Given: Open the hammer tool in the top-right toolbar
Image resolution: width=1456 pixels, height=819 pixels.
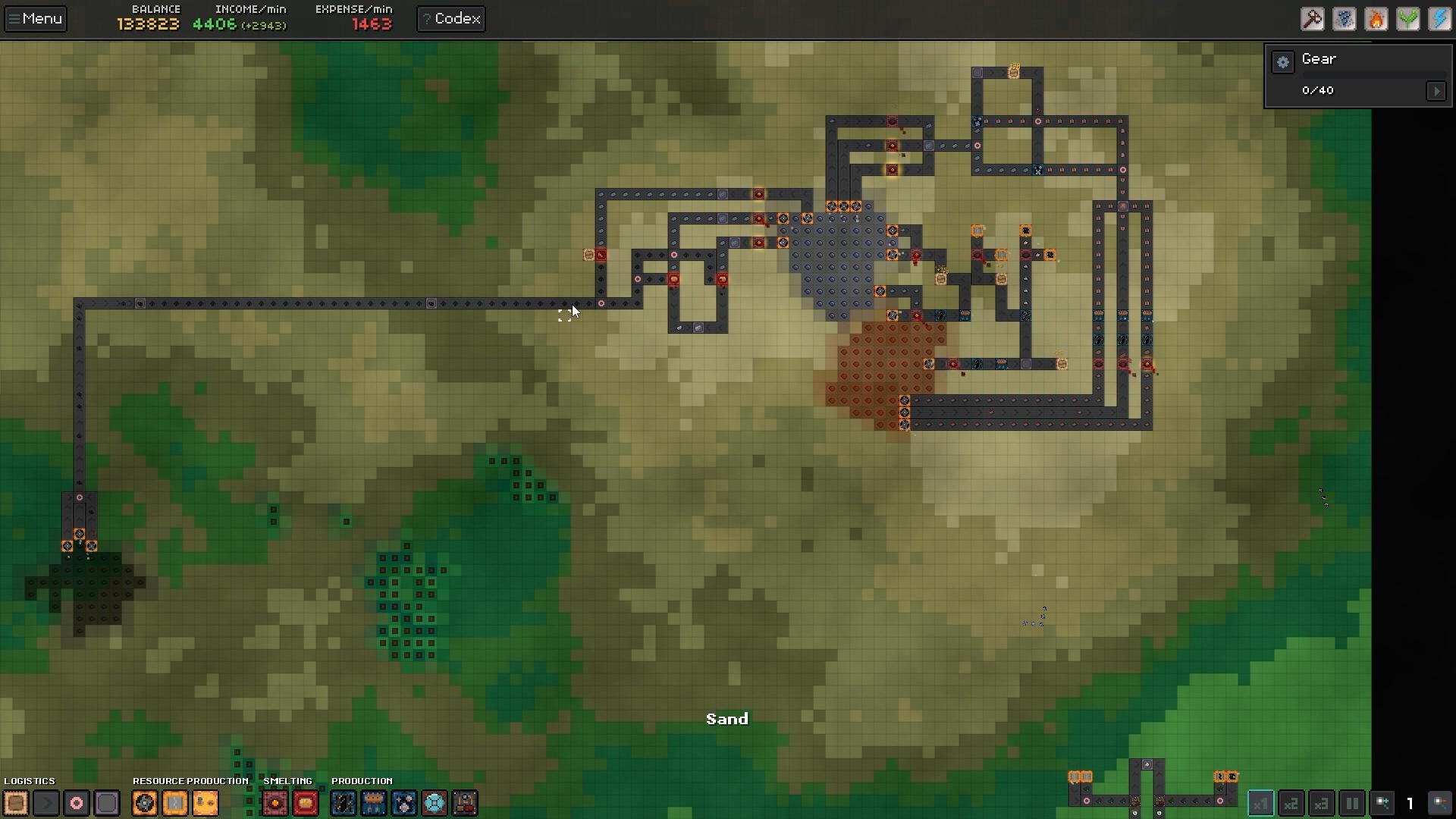Looking at the screenshot, I should [x=1313, y=19].
